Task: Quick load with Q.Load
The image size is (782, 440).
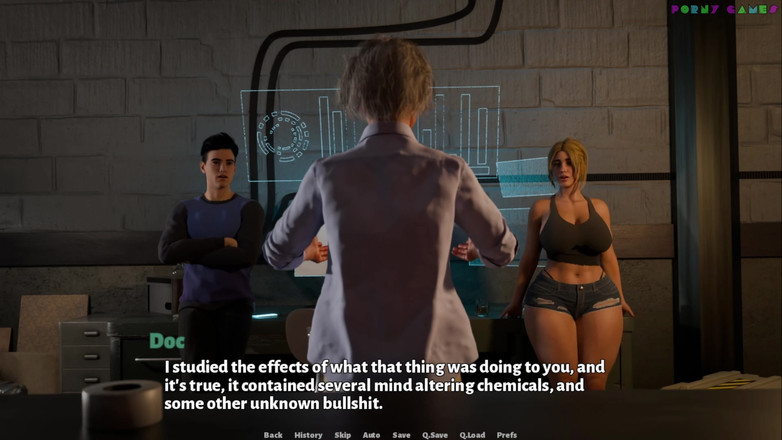Action: (x=472, y=435)
